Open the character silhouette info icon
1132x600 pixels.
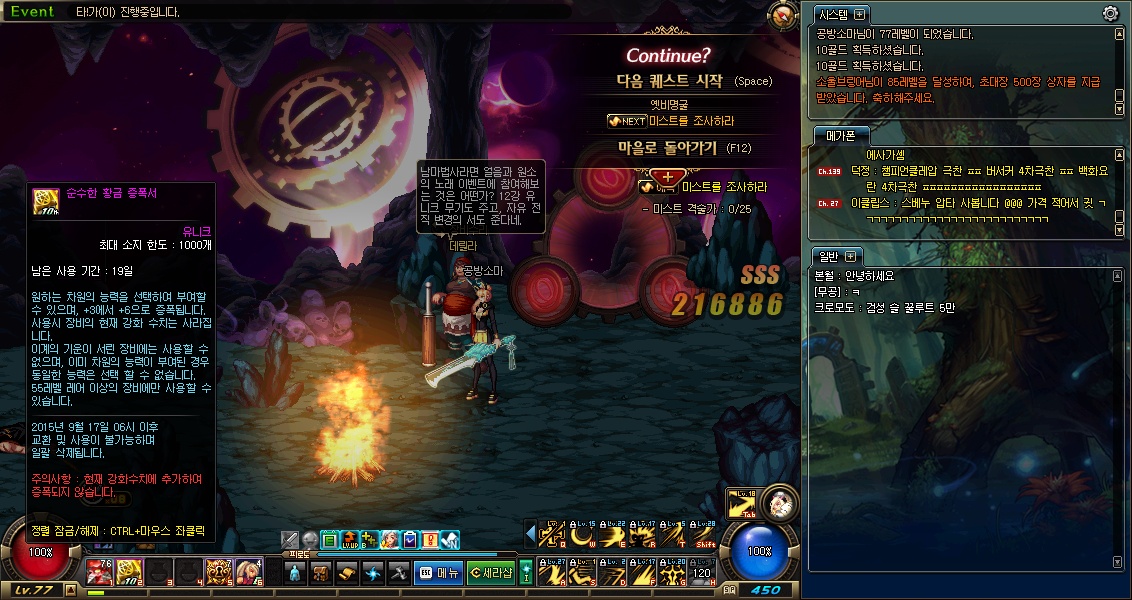tap(295, 573)
